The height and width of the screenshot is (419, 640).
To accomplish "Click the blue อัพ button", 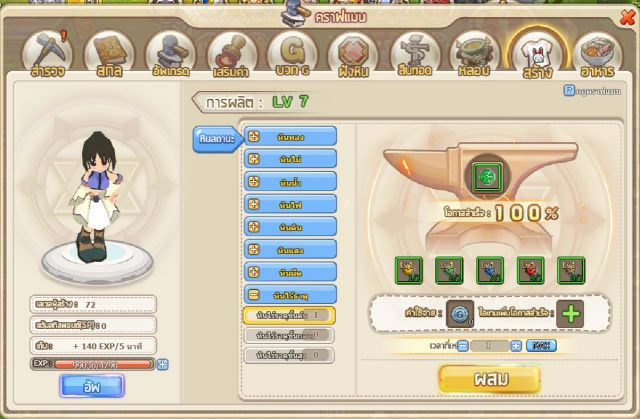I will [x=91, y=385].
